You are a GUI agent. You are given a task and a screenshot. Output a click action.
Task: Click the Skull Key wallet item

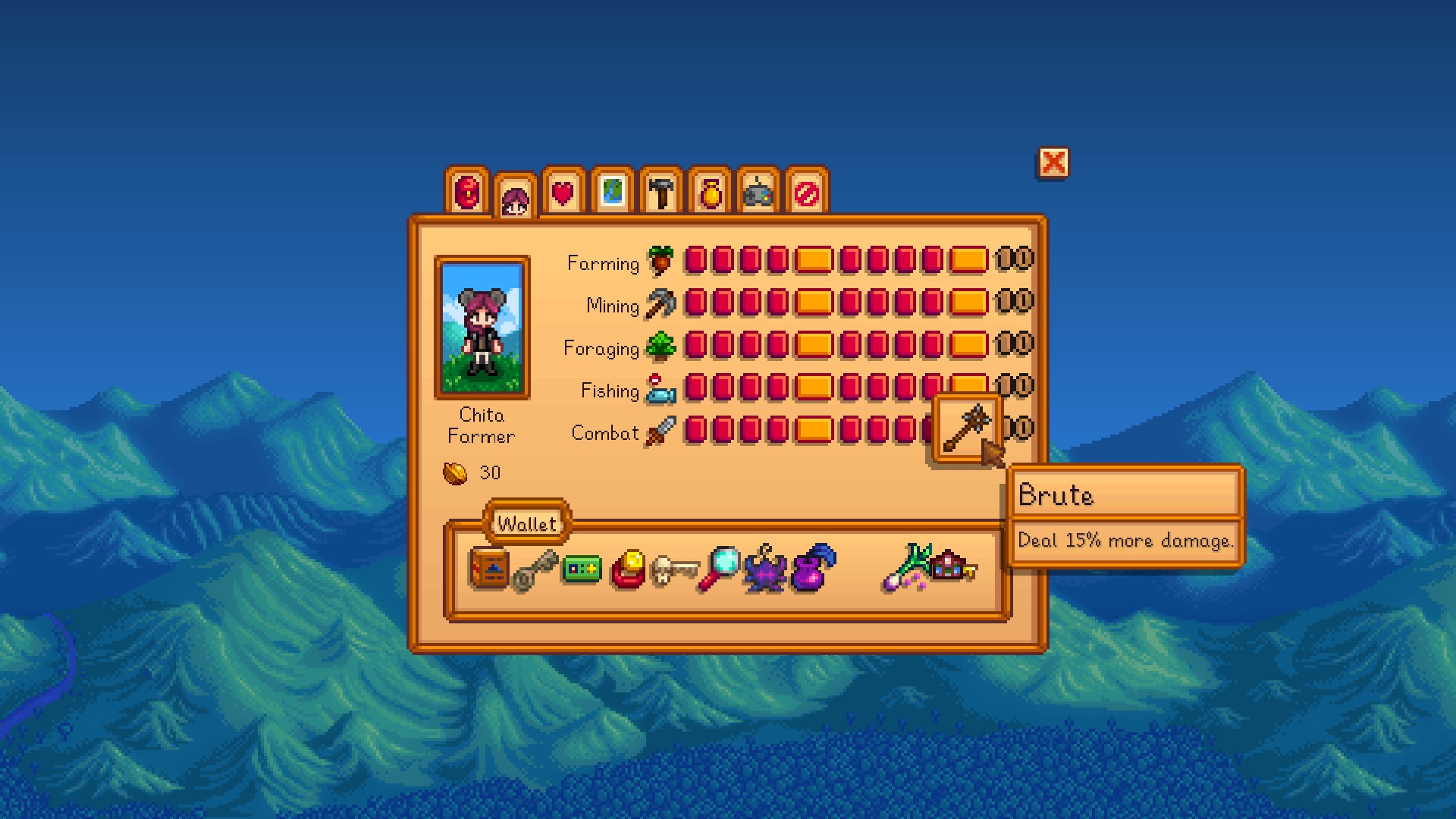tap(674, 570)
